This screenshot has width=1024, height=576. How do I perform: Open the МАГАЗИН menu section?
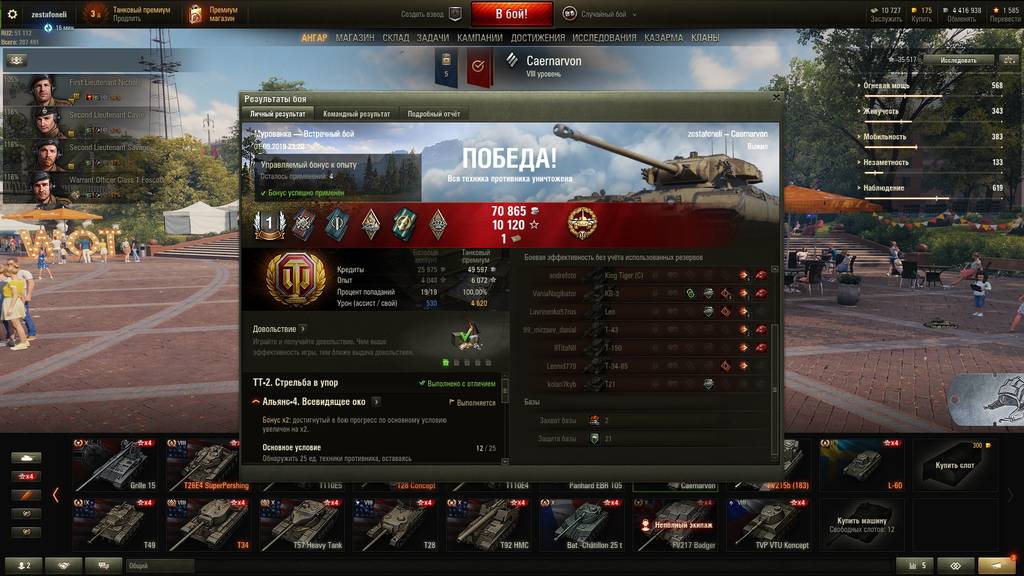pyautogui.click(x=355, y=38)
